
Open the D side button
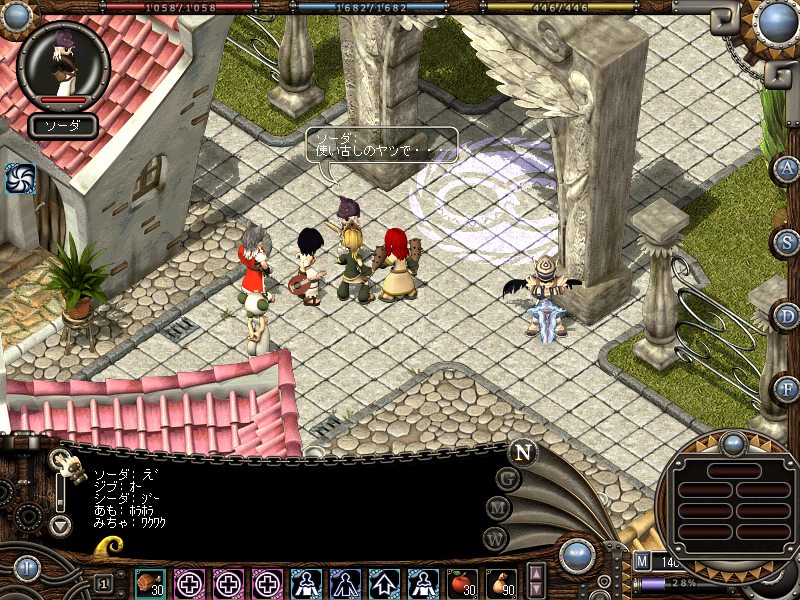tap(788, 315)
